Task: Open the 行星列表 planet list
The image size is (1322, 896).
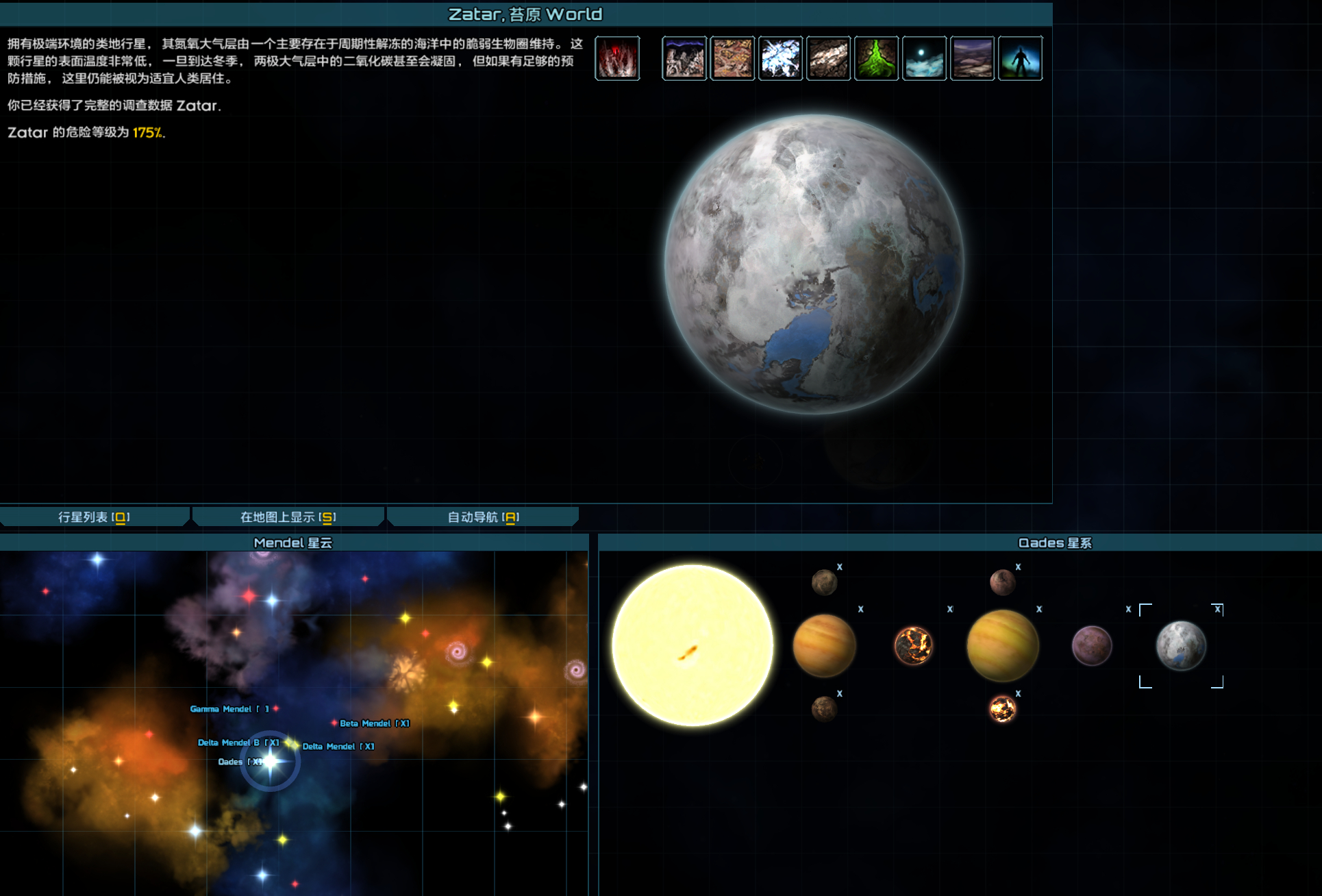Action: 94,517
